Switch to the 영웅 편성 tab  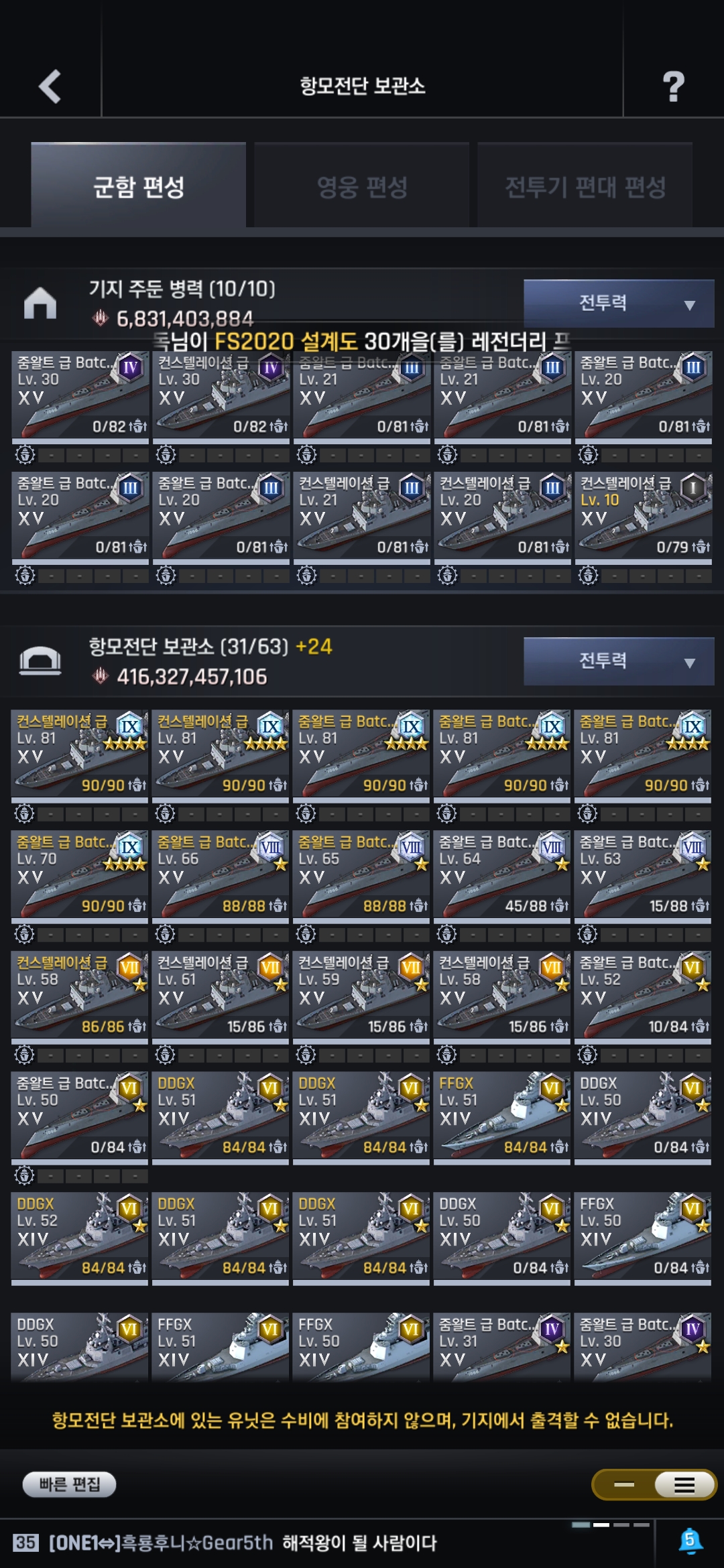[x=362, y=186]
